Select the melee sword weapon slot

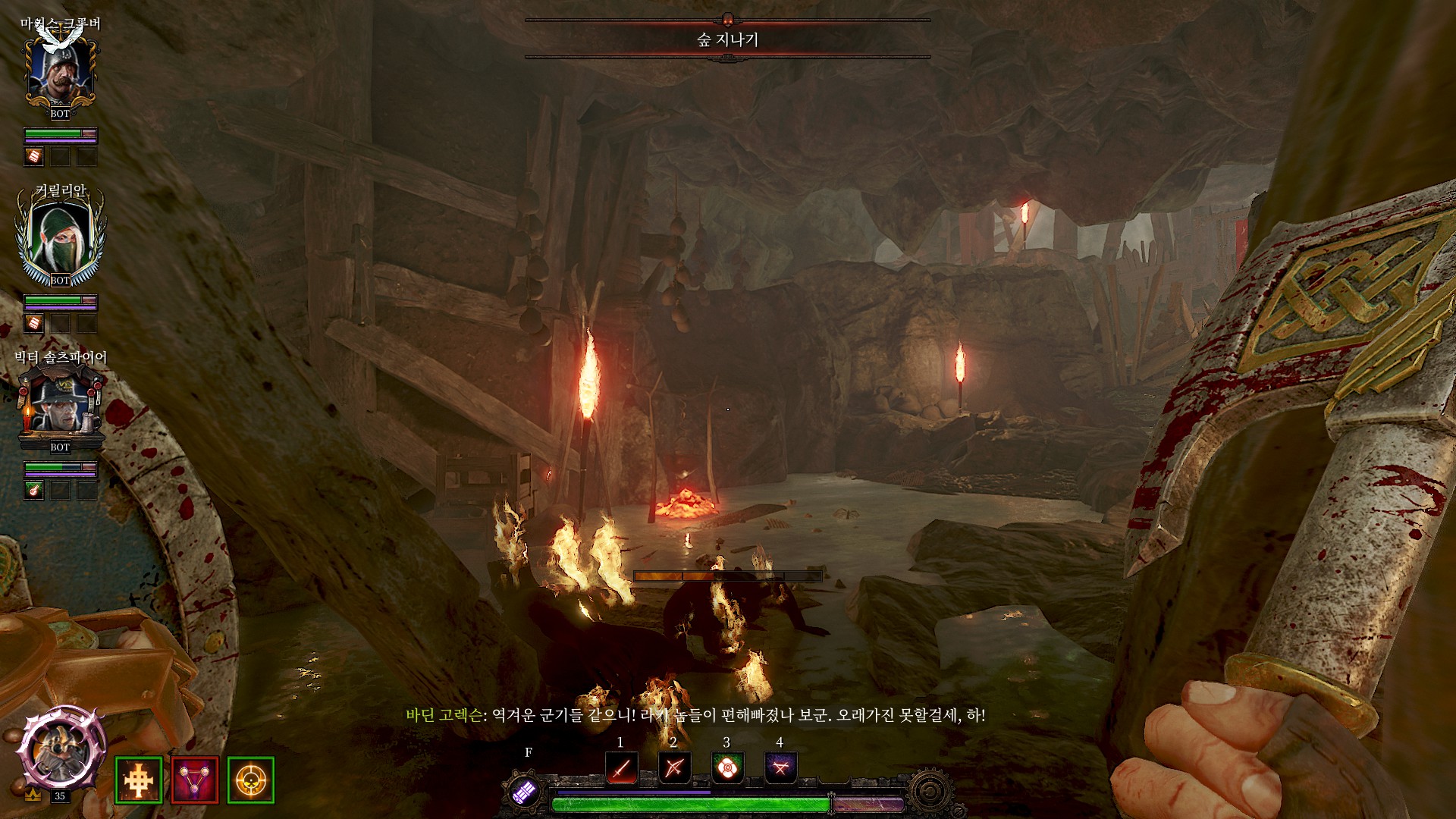click(622, 768)
